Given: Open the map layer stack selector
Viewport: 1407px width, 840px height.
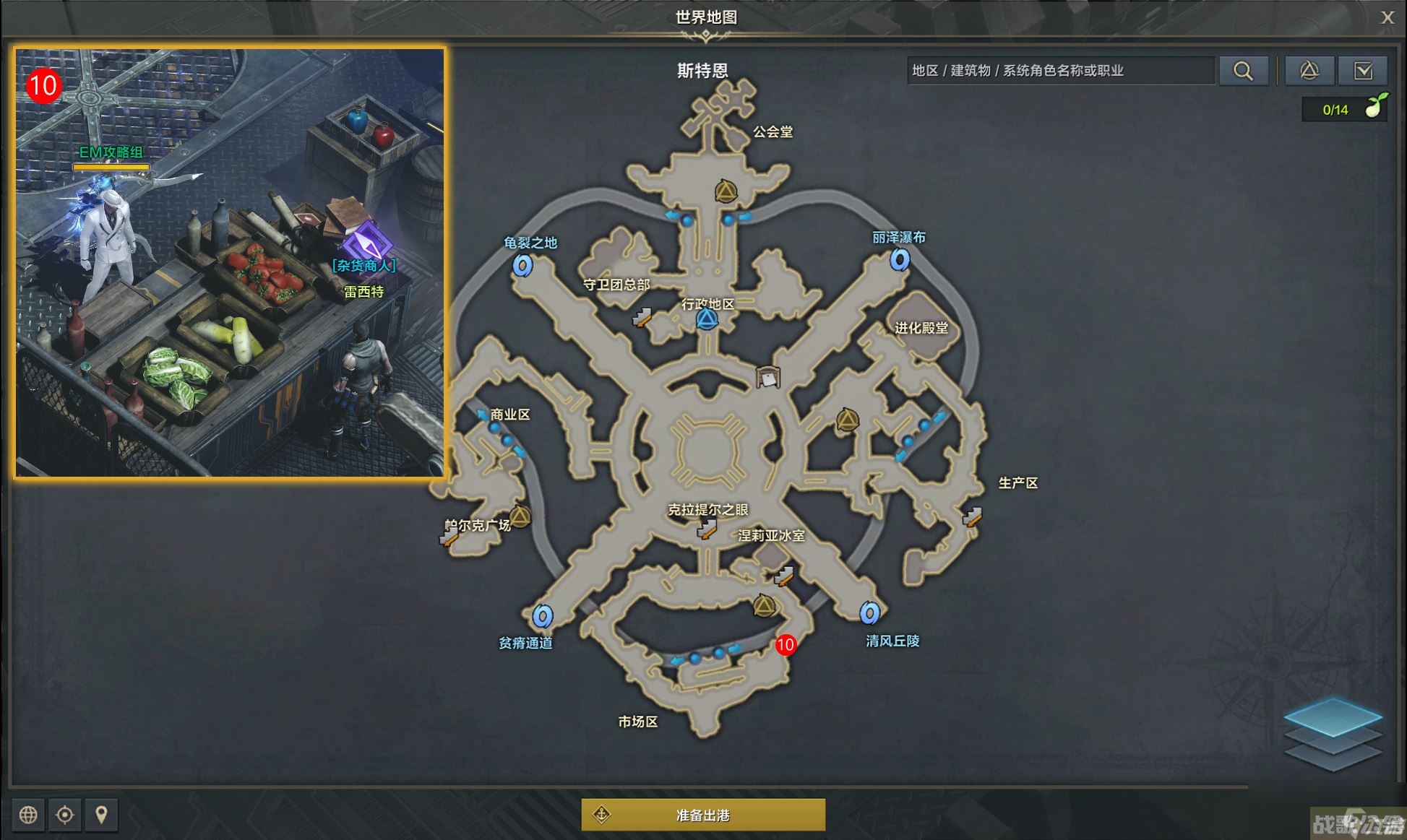Looking at the screenshot, I should pyautogui.click(x=1333, y=733).
